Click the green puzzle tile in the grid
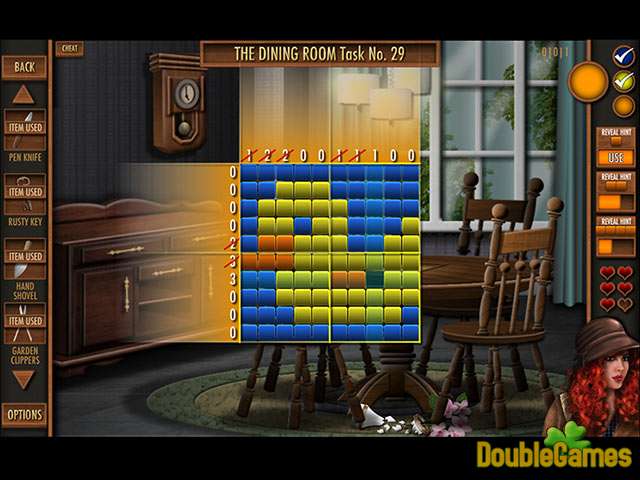The image size is (640, 480). [375, 279]
